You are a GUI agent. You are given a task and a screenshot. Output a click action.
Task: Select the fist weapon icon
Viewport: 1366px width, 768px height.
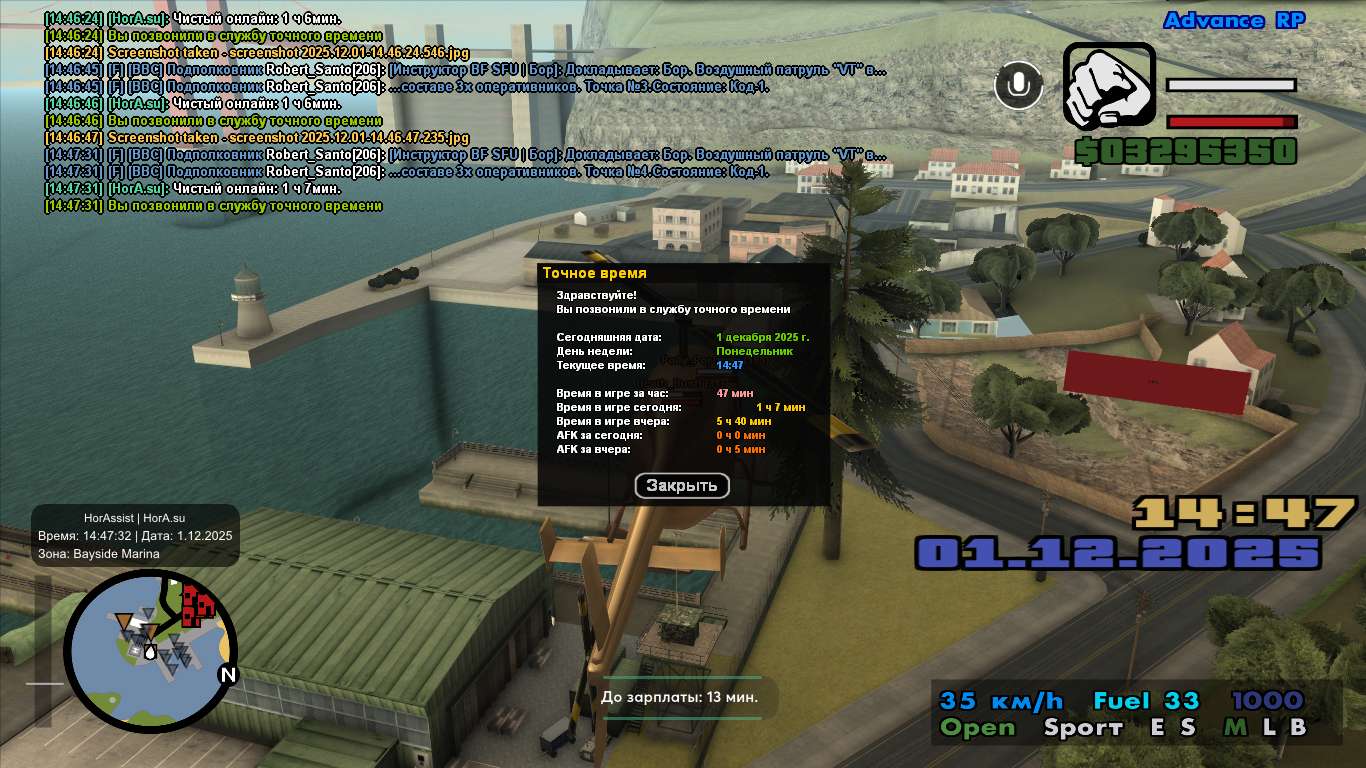pyautogui.click(x=1108, y=85)
